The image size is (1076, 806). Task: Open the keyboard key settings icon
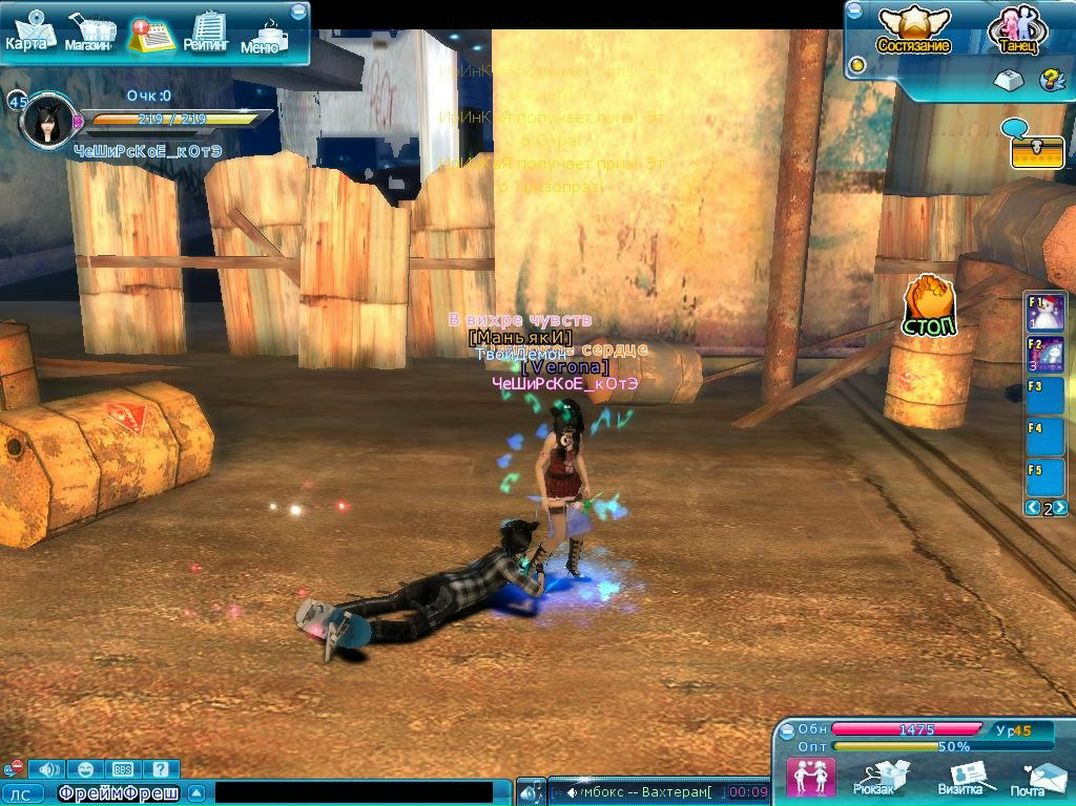coord(1006,80)
